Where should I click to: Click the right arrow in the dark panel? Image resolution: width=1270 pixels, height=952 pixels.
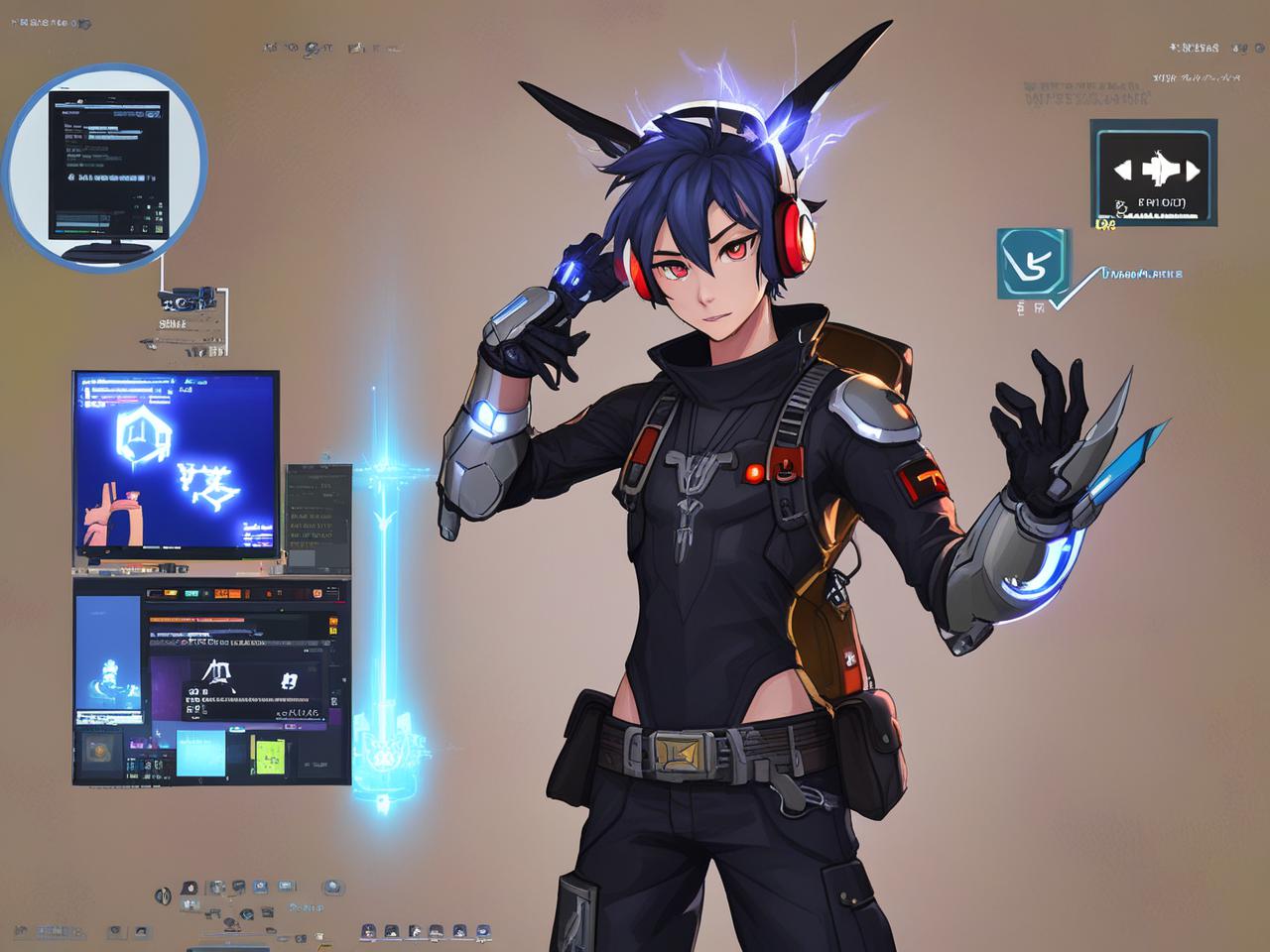click(x=1192, y=171)
